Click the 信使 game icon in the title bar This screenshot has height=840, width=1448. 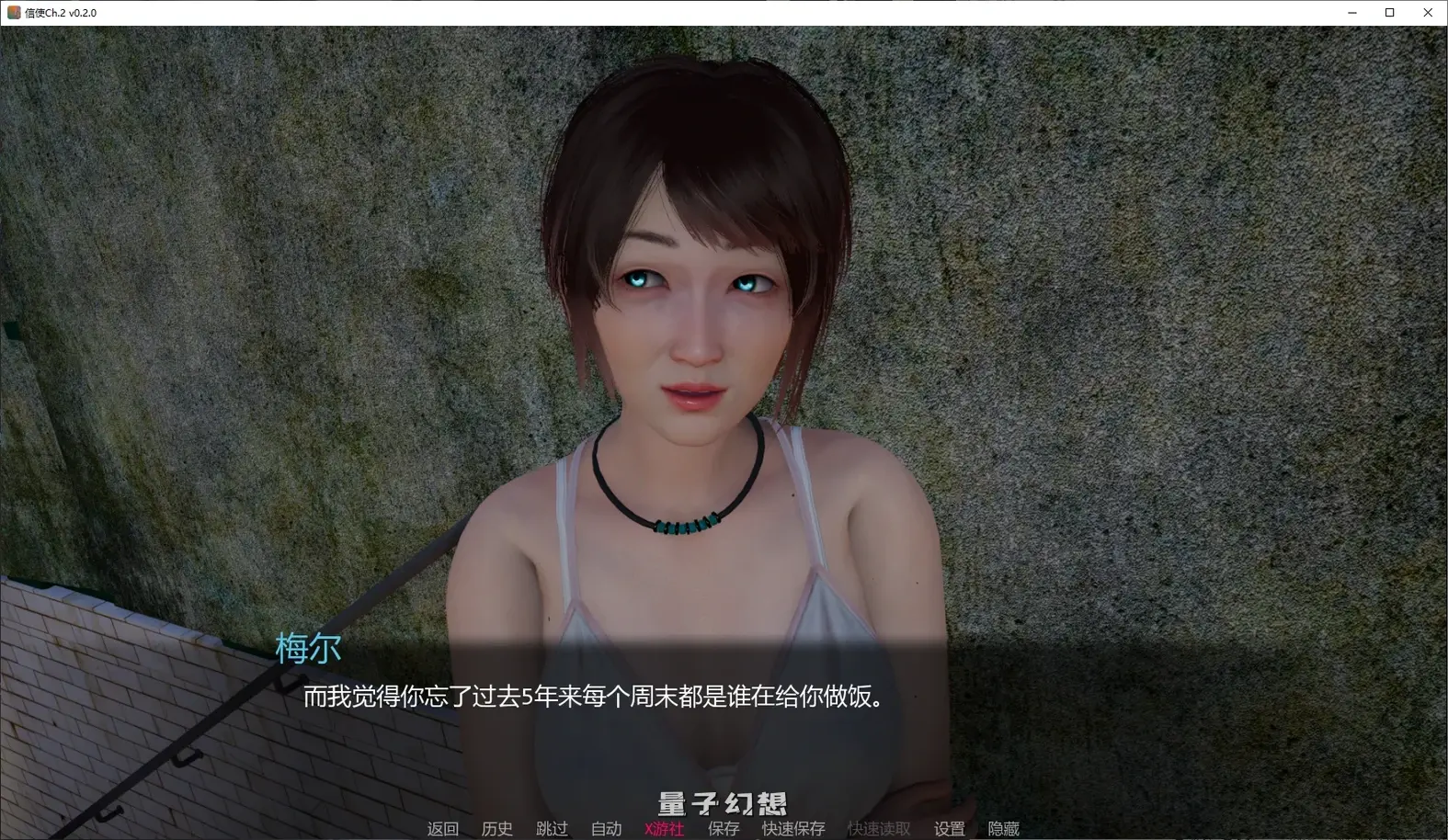[x=13, y=12]
